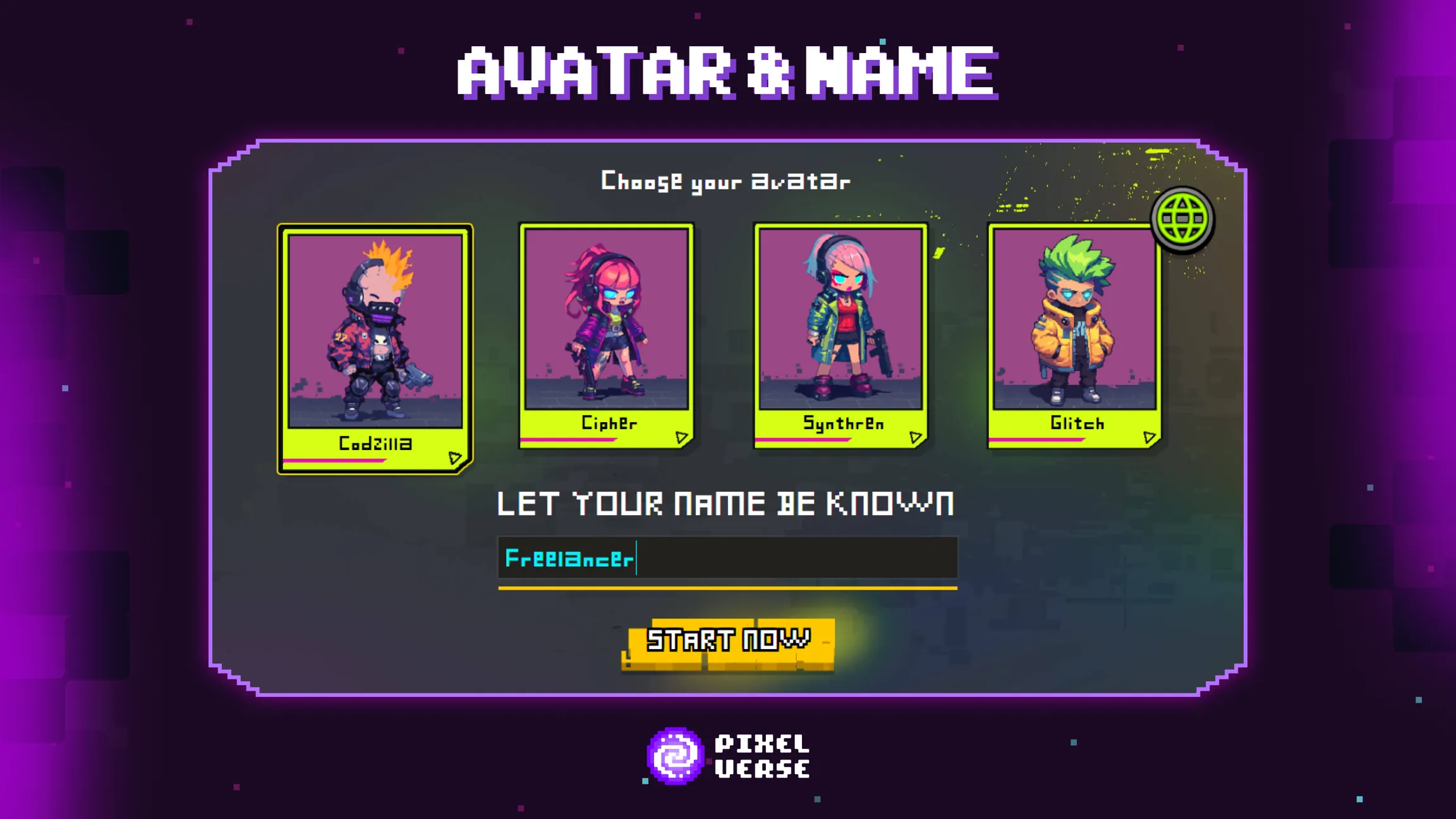Select the Codzilla avatar thumbnail
This screenshot has height=819, width=1456.
tap(375, 344)
